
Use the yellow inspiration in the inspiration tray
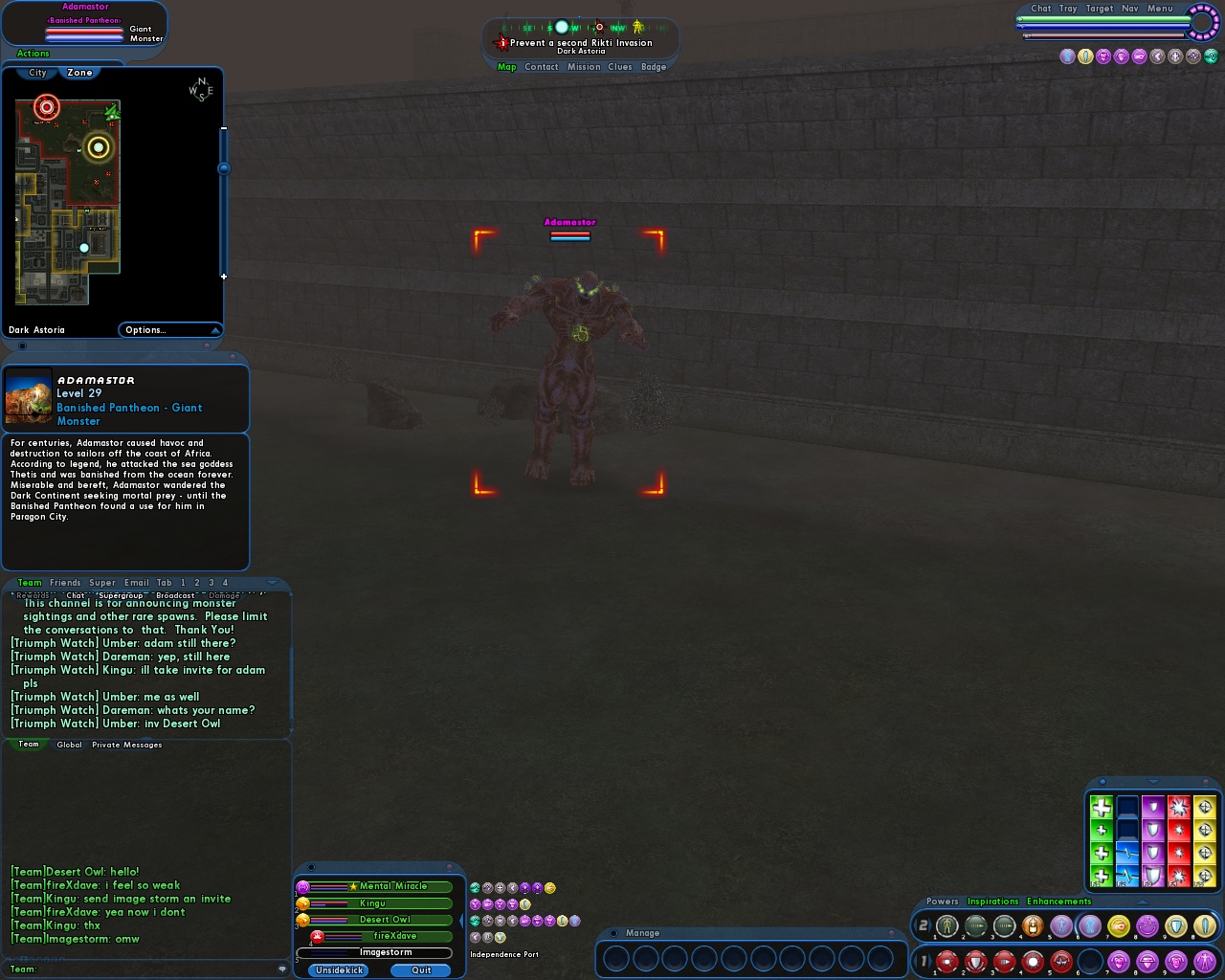[1205, 806]
